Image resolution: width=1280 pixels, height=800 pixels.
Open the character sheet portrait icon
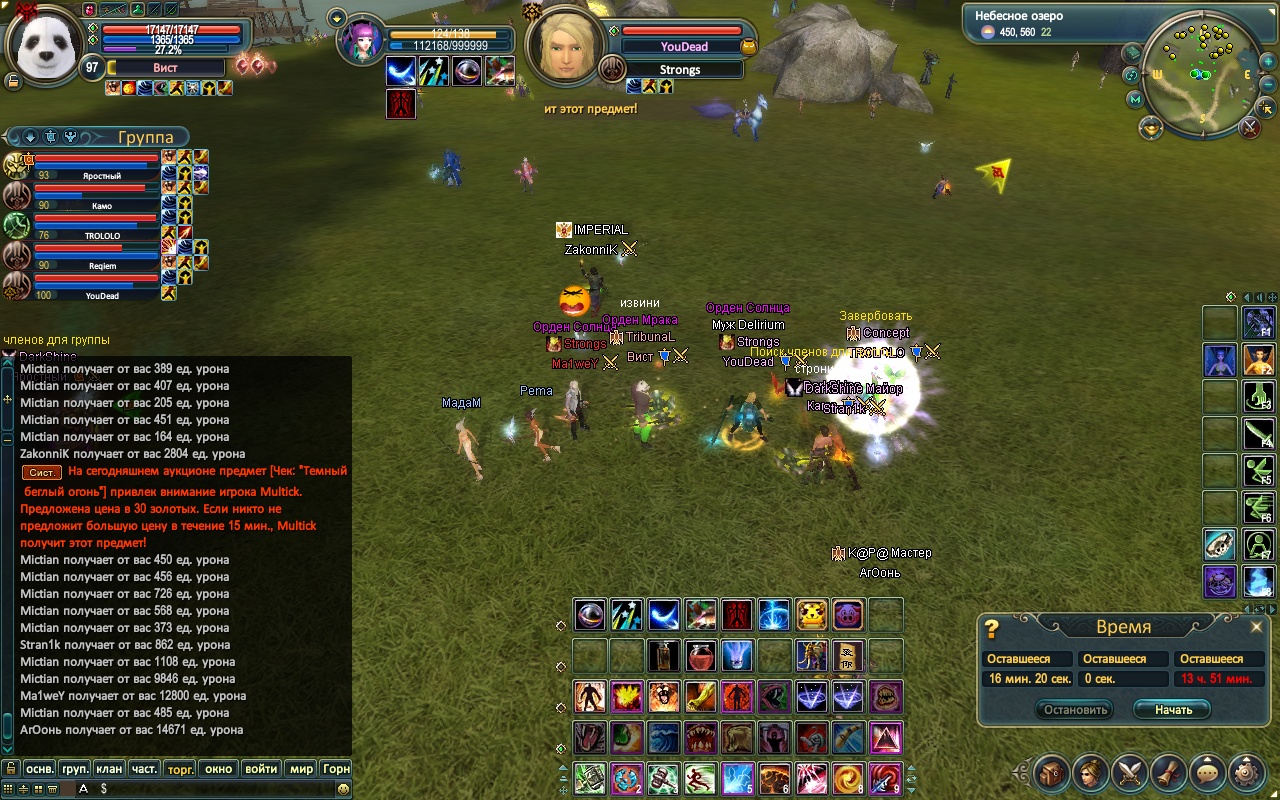coord(1091,772)
